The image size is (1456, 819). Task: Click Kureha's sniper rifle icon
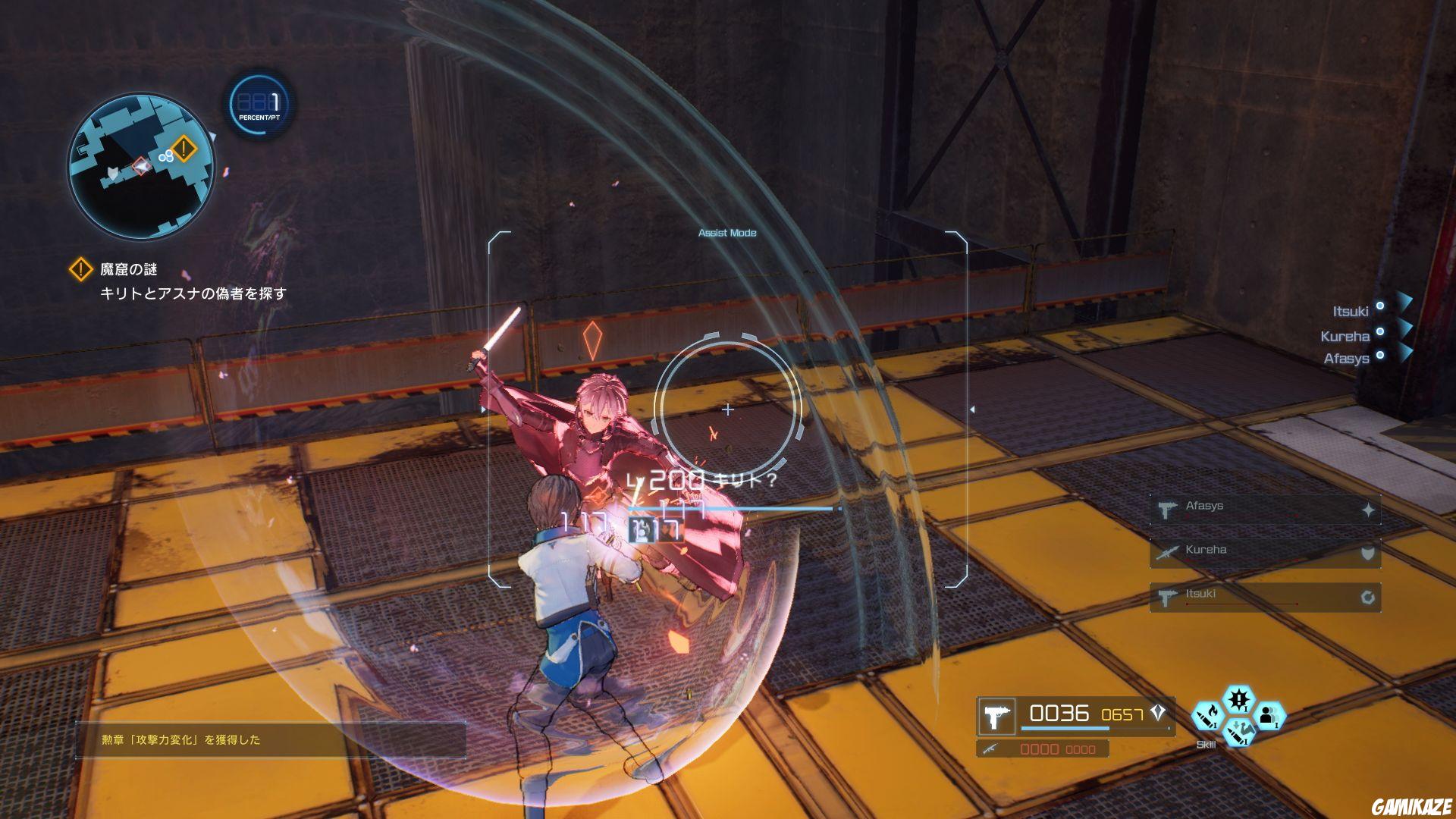[1169, 553]
